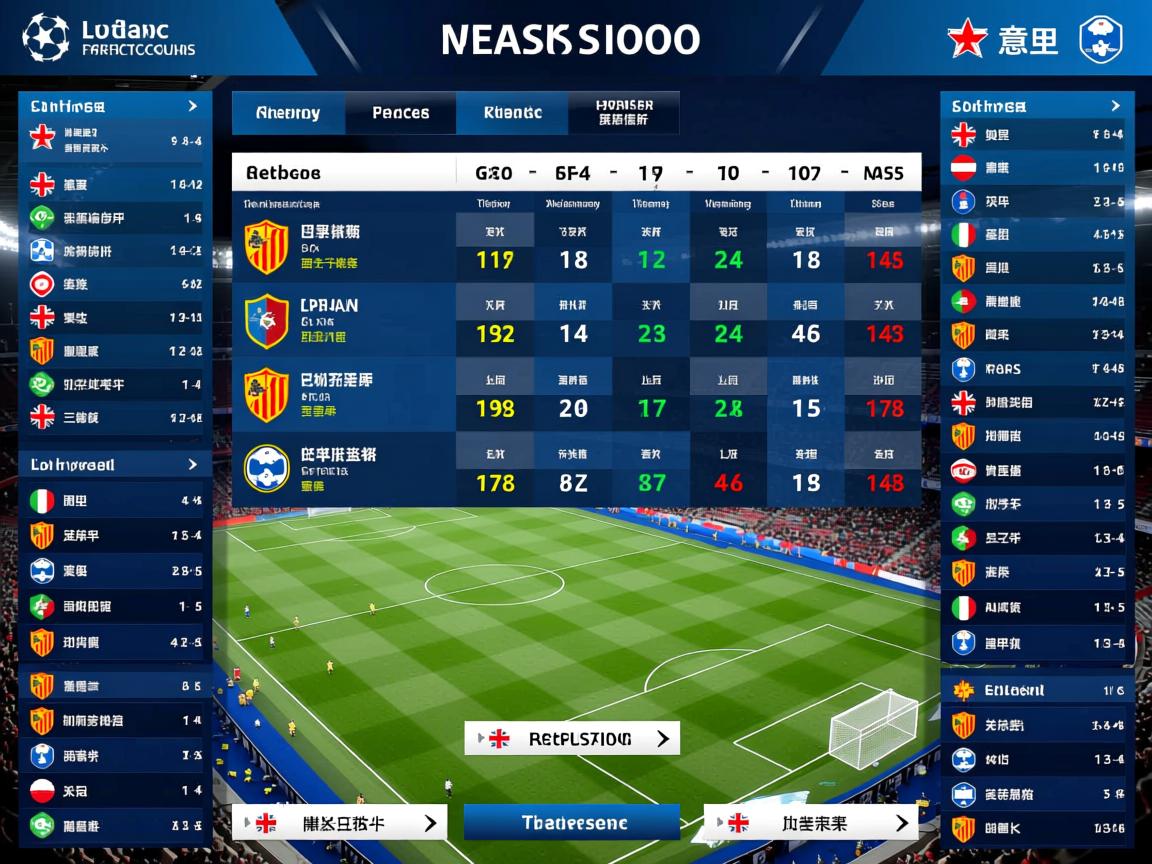Viewport: 1152px width, 864px height.
Task: Open the shield badge icon beside the red star
Action: click(x=1100, y=40)
